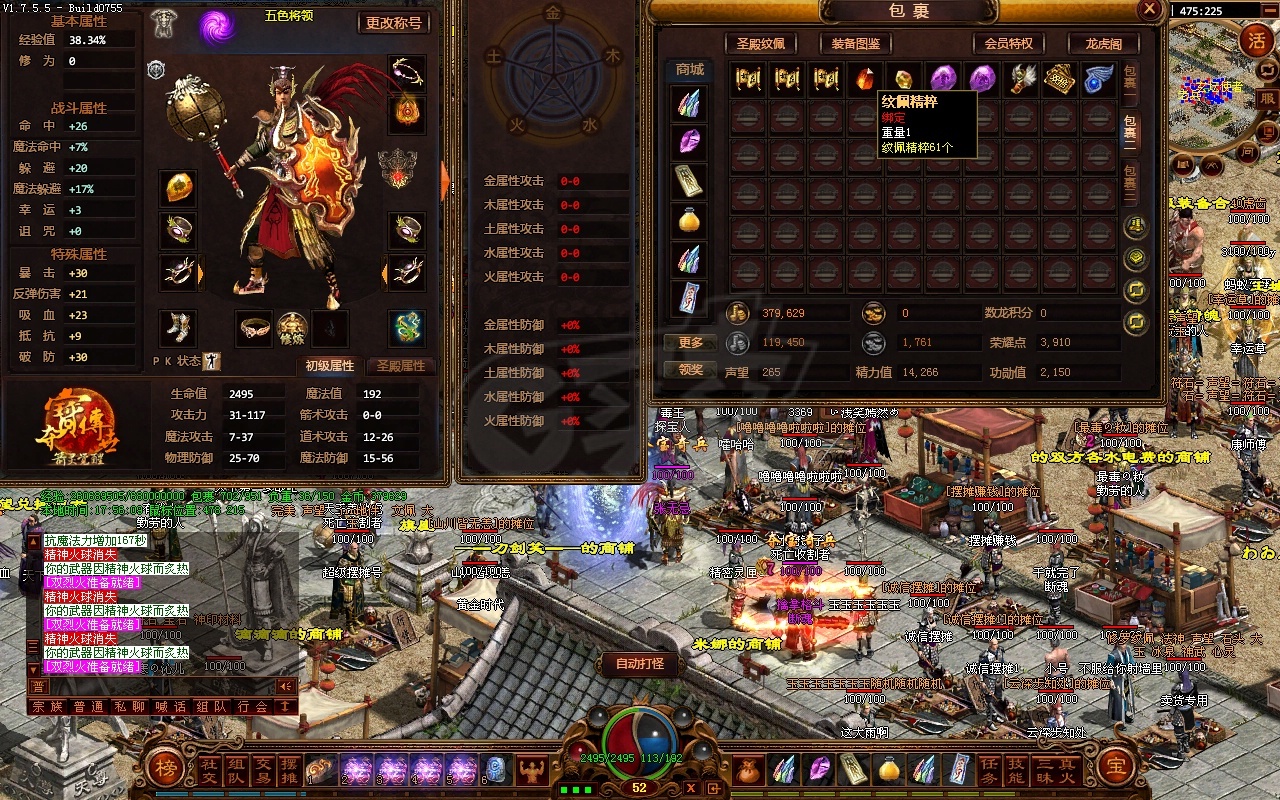This screenshot has width=1280, height=800.
Task: Select the winged blue orb item
Action: click(x=1098, y=79)
